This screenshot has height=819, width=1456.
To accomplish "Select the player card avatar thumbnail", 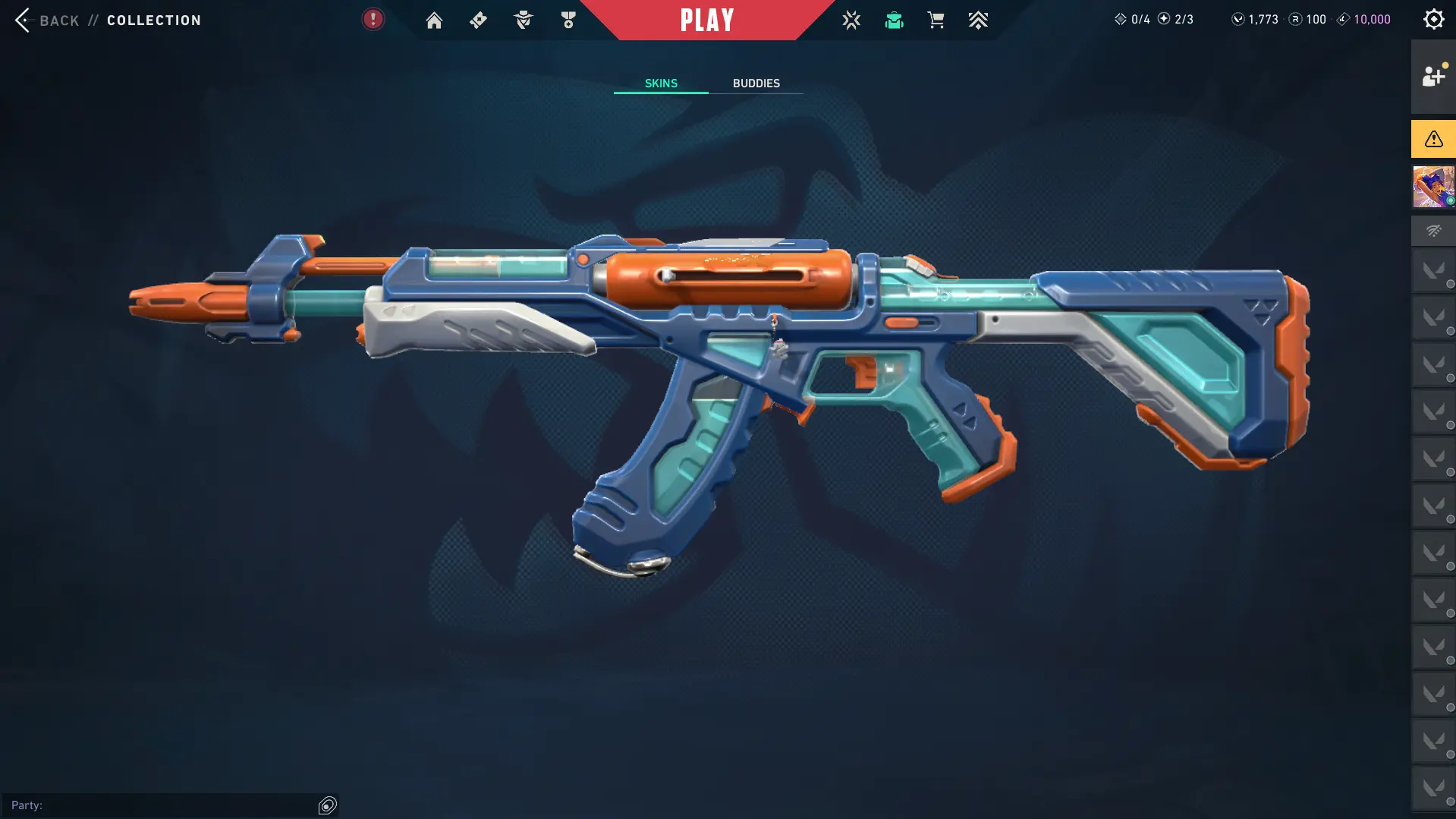I will tap(1433, 187).
